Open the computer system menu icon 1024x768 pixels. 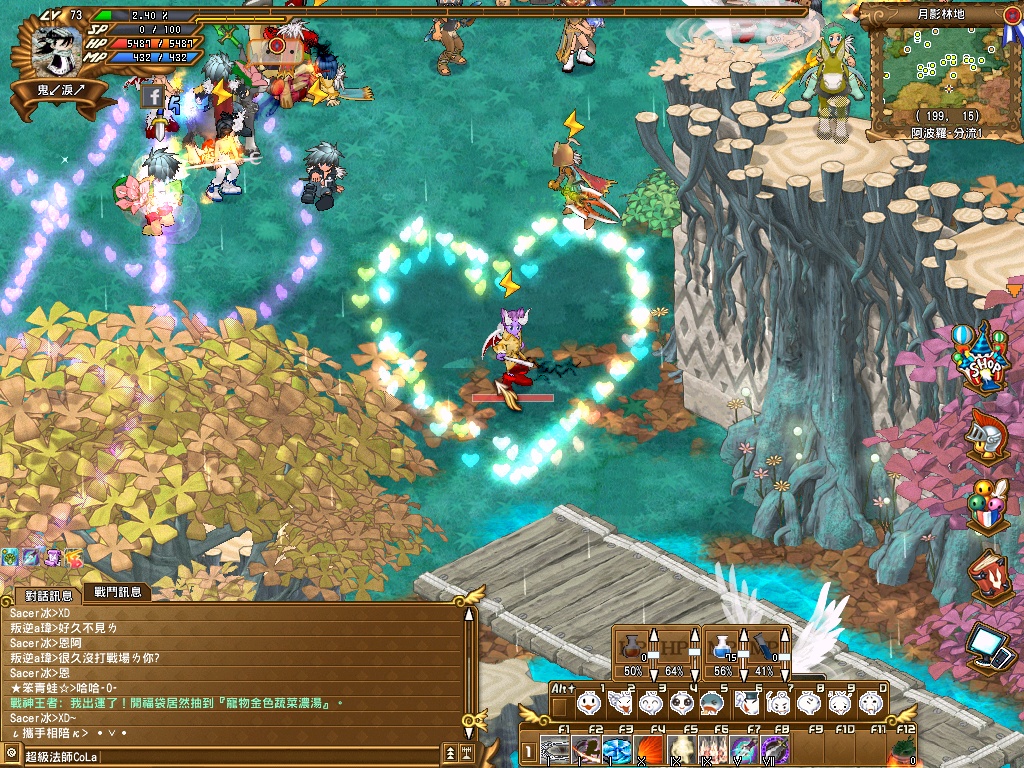point(989,646)
